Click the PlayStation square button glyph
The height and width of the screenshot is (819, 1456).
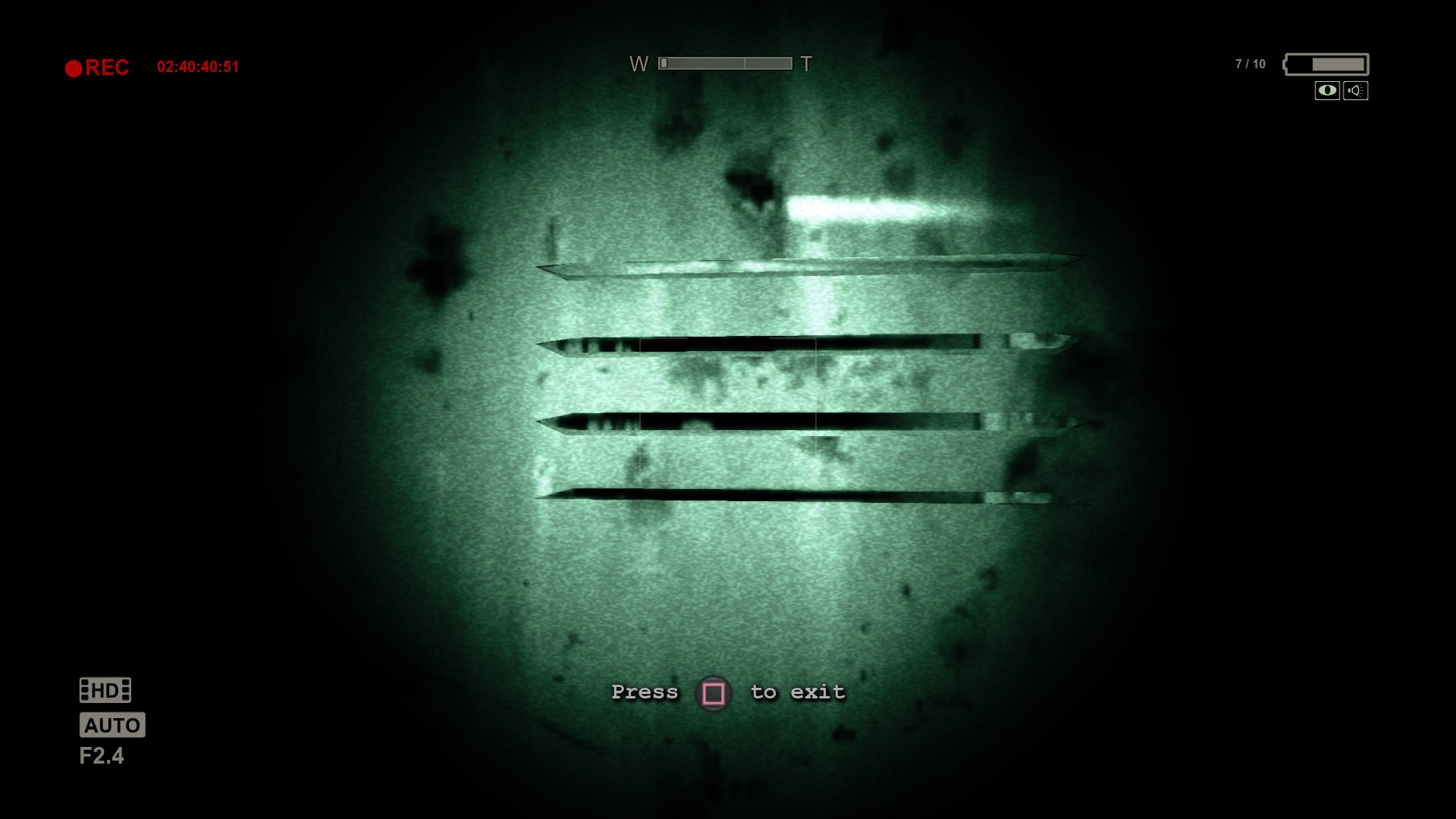714,692
